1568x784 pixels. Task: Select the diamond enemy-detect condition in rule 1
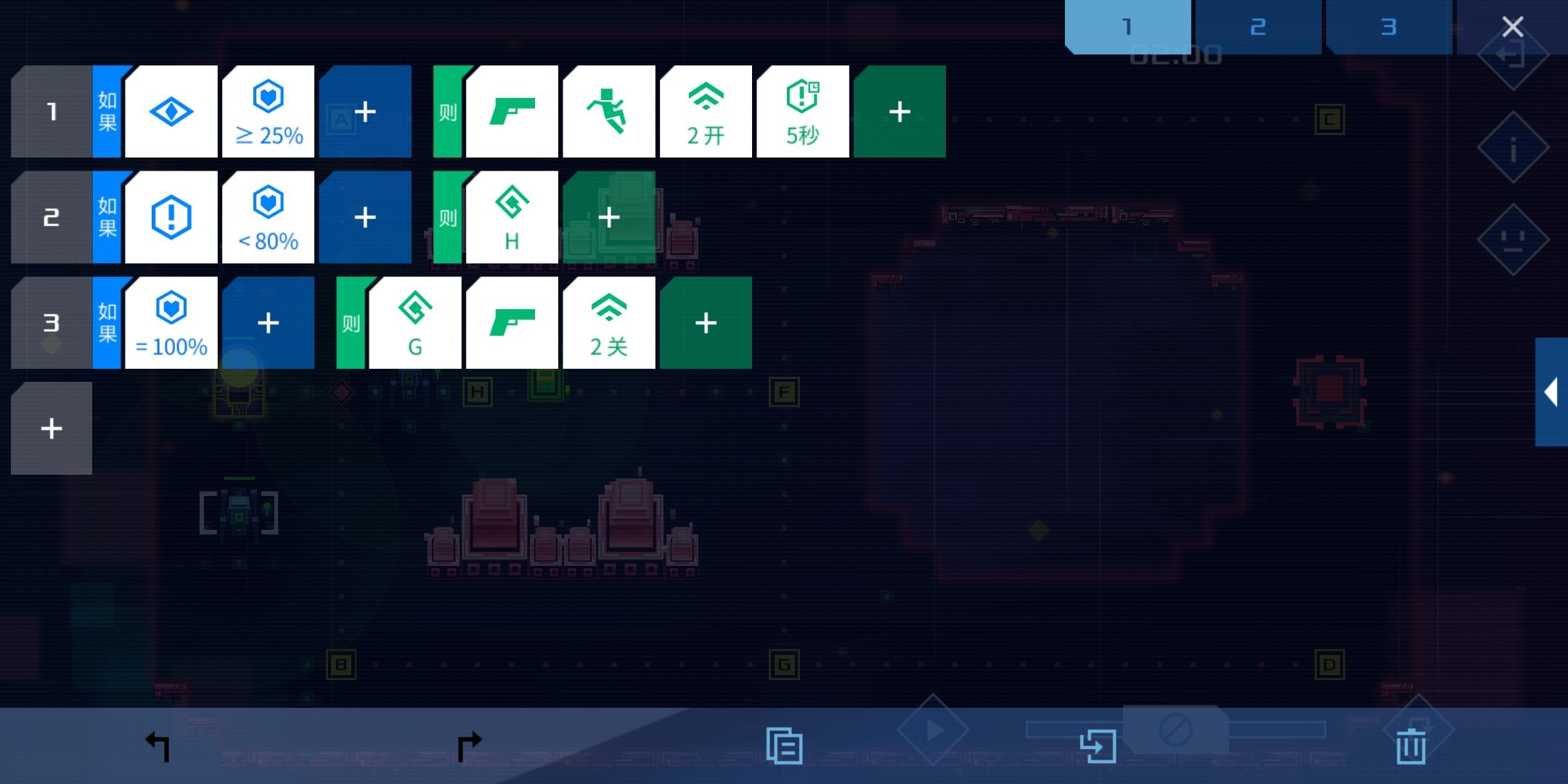(171, 112)
